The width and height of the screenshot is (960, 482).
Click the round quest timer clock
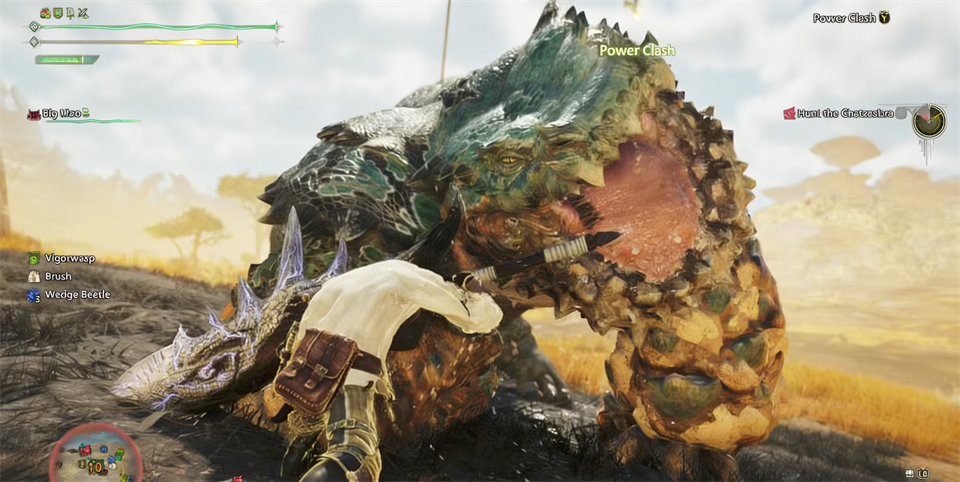927,120
